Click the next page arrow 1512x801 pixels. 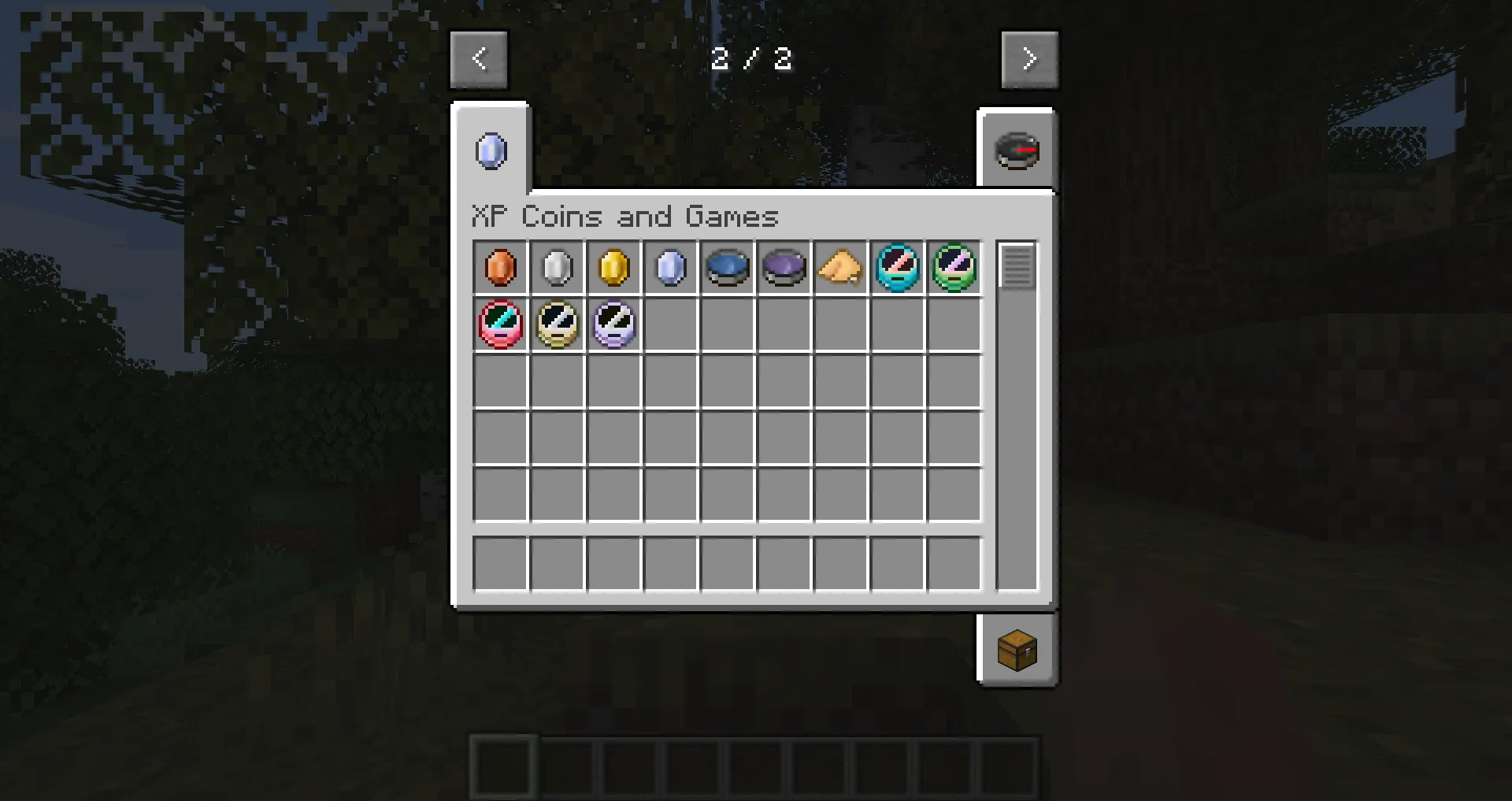1030,58
